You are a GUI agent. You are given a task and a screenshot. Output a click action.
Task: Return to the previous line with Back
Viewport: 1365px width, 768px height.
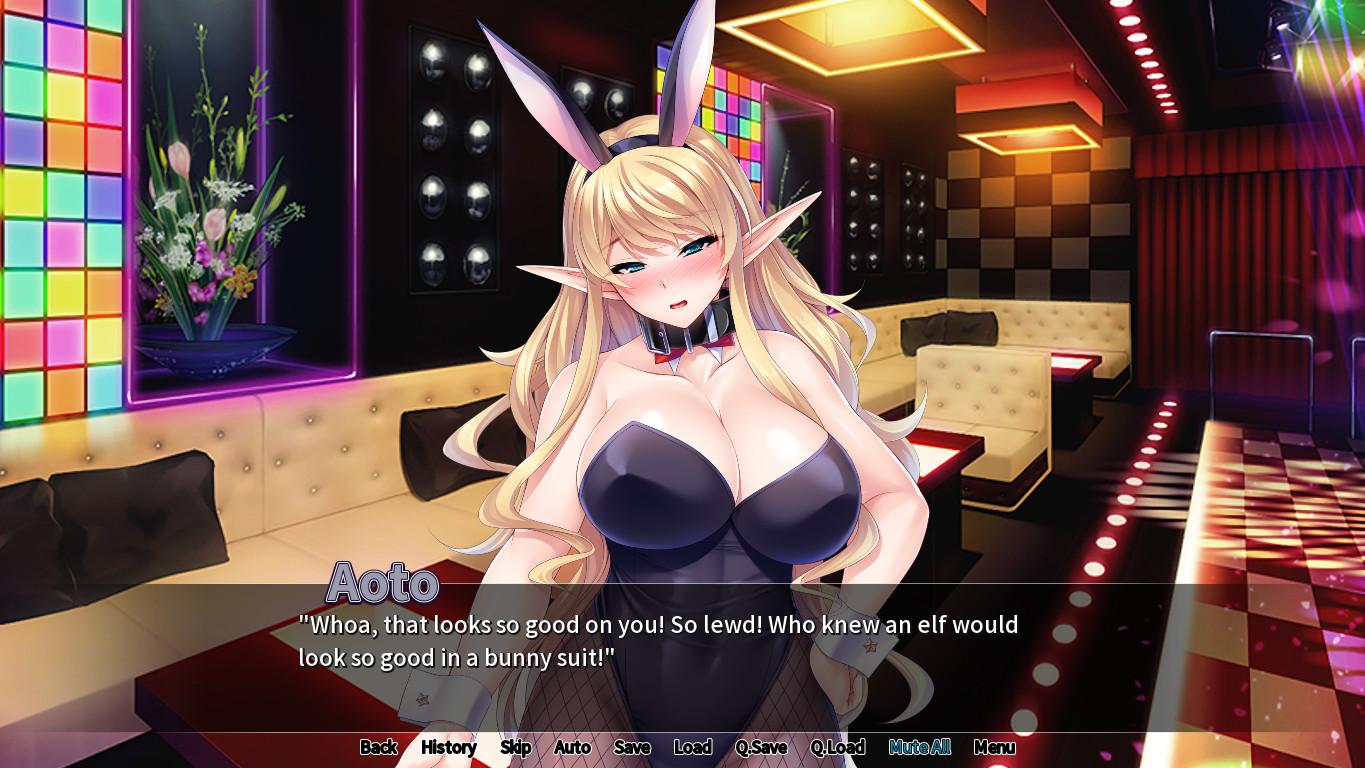pyautogui.click(x=378, y=747)
